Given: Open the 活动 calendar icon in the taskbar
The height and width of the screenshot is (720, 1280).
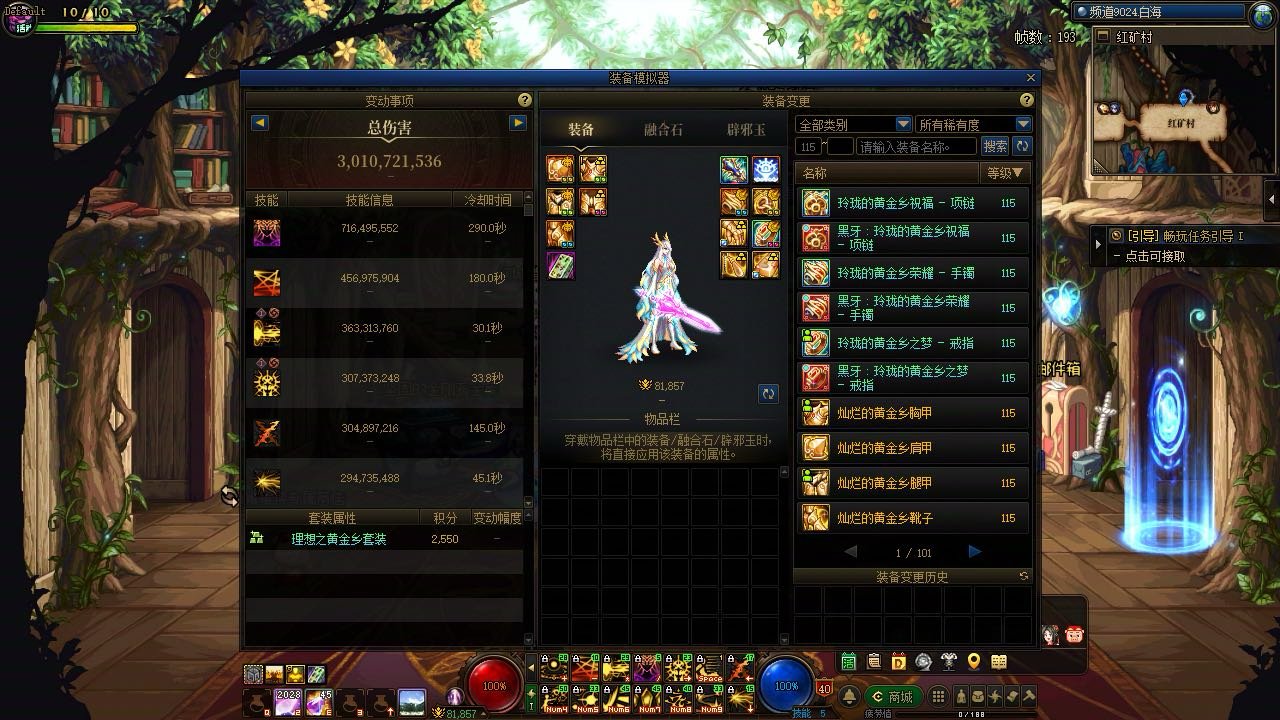Looking at the screenshot, I should (x=848, y=662).
